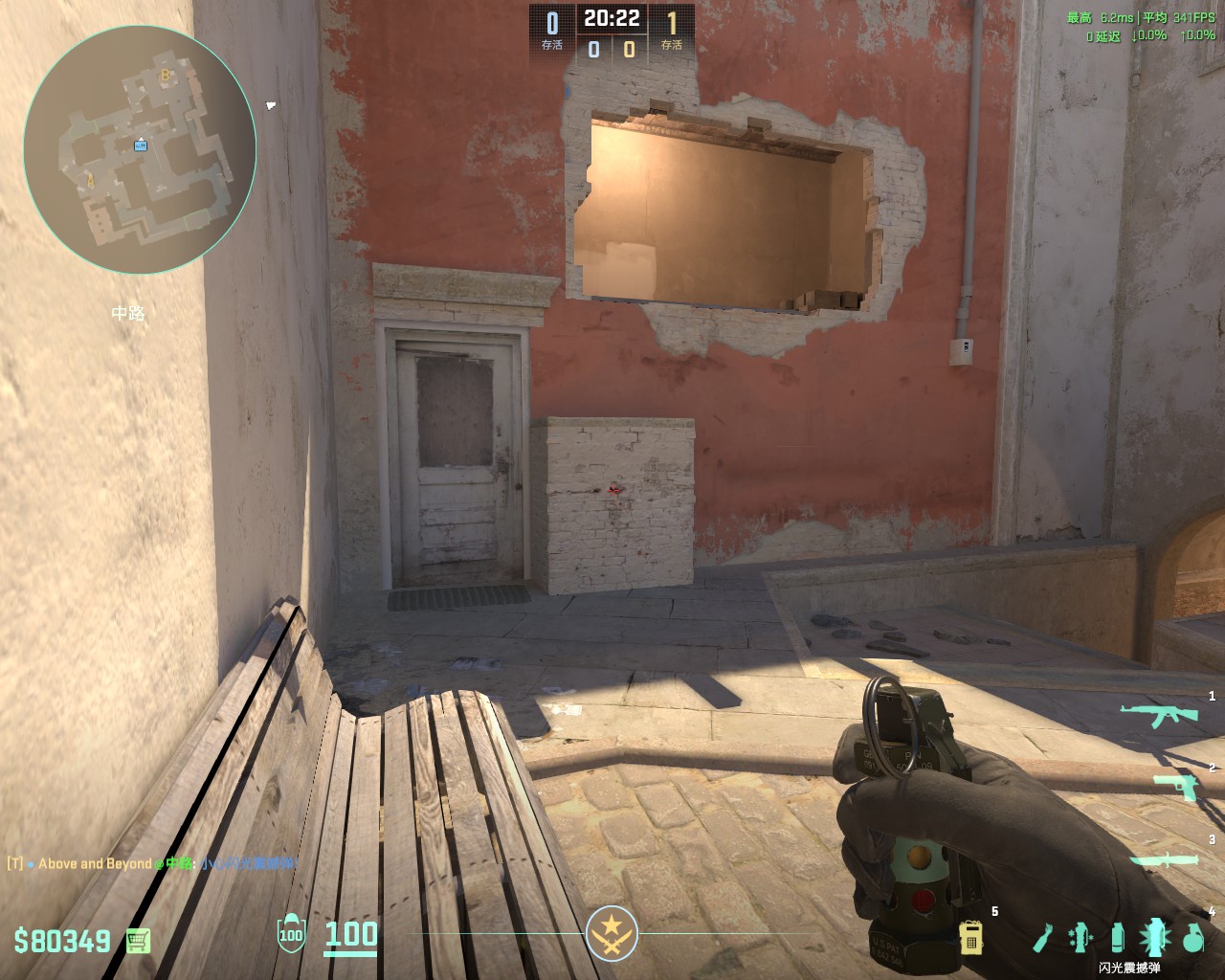The height and width of the screenshot is (980, 1225).
Task: Choose the HE grenade icon
Action: [1192, 938]
